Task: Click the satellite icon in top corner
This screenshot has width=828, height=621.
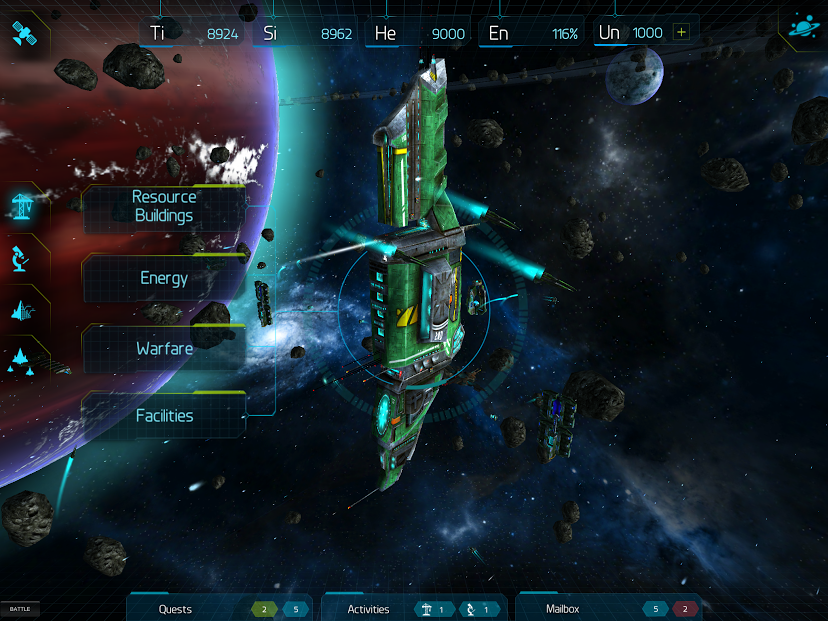Action: click(24, 33)
